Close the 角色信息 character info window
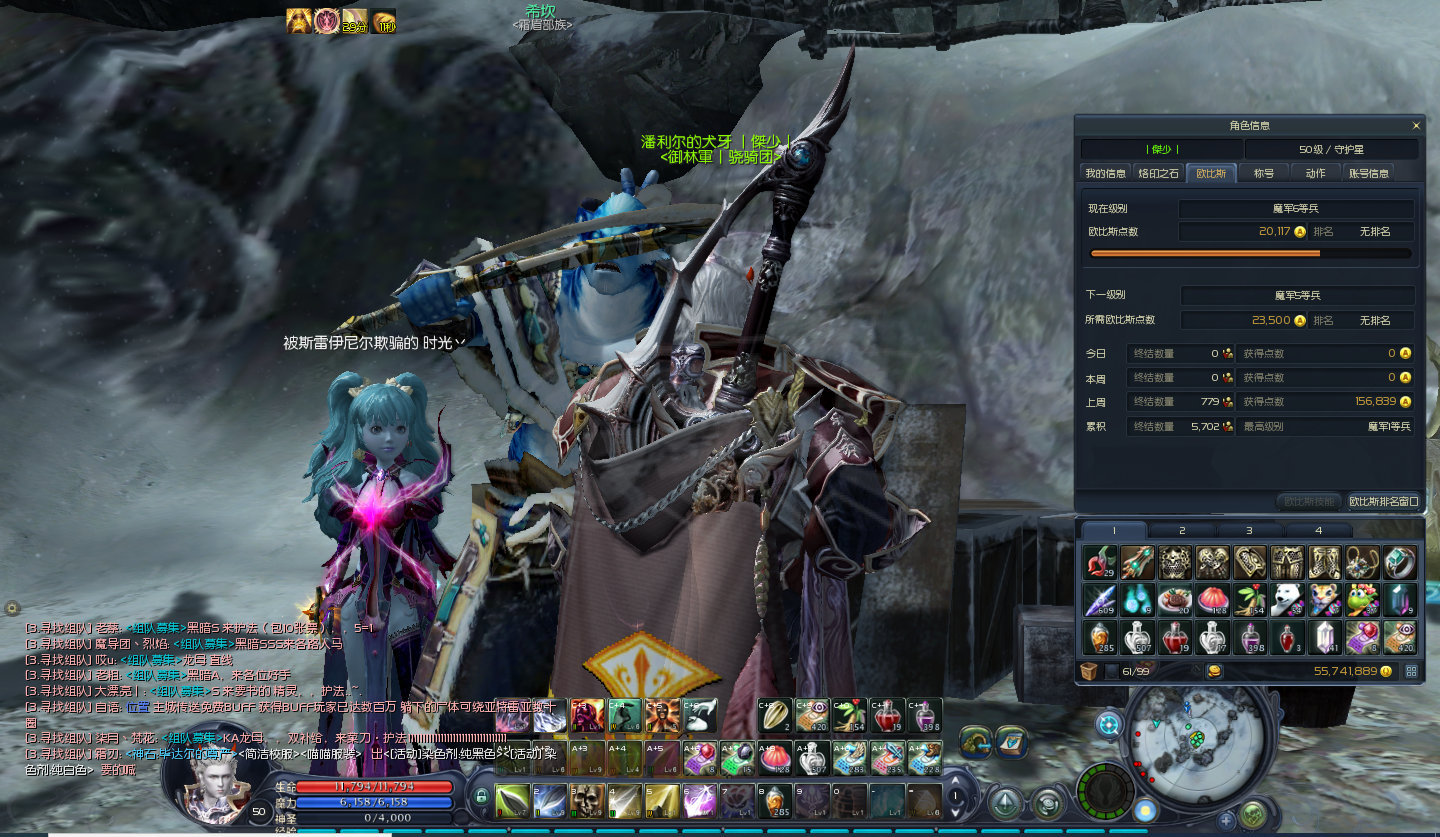This screenshot has height=837, width=1440. pos(1416,126)
